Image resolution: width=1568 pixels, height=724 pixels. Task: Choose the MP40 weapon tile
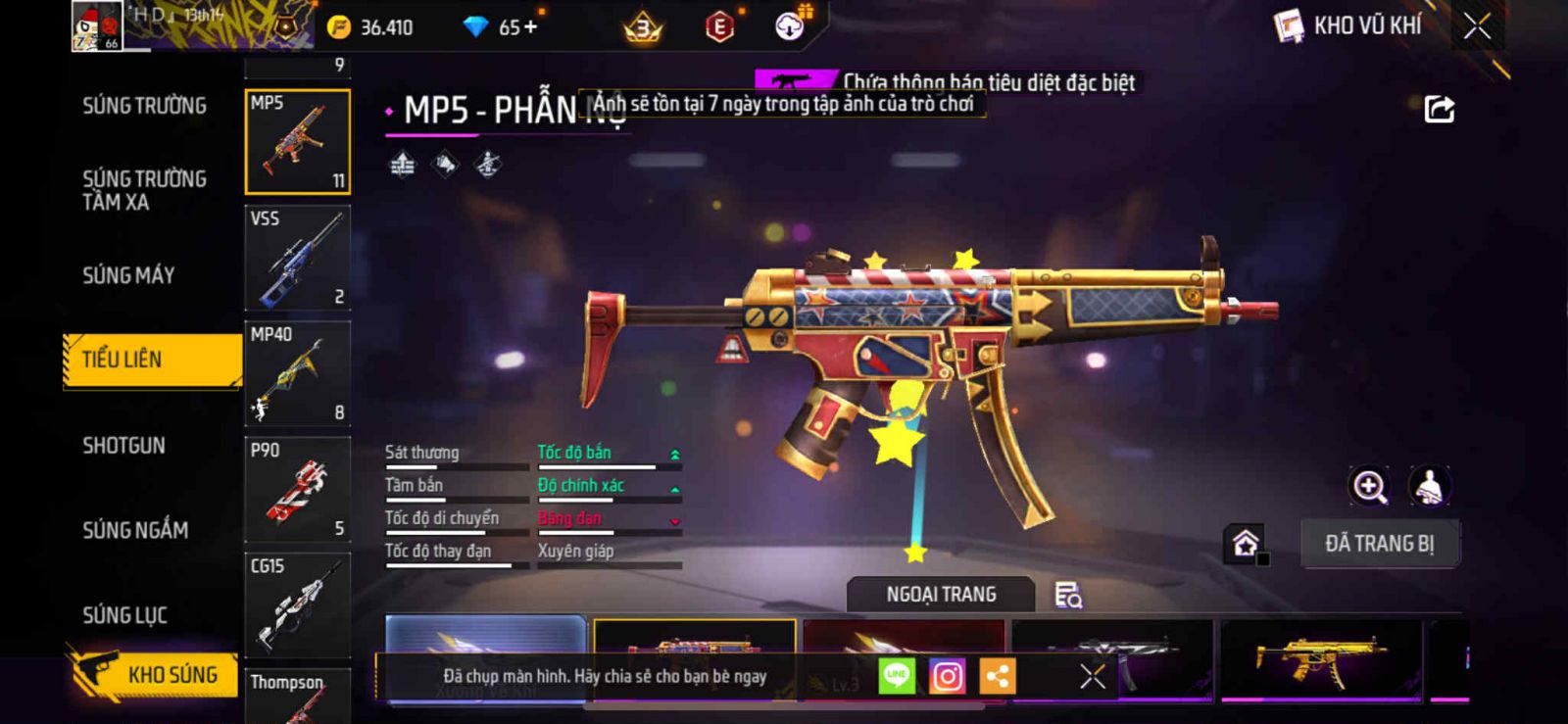pos(297,373)
